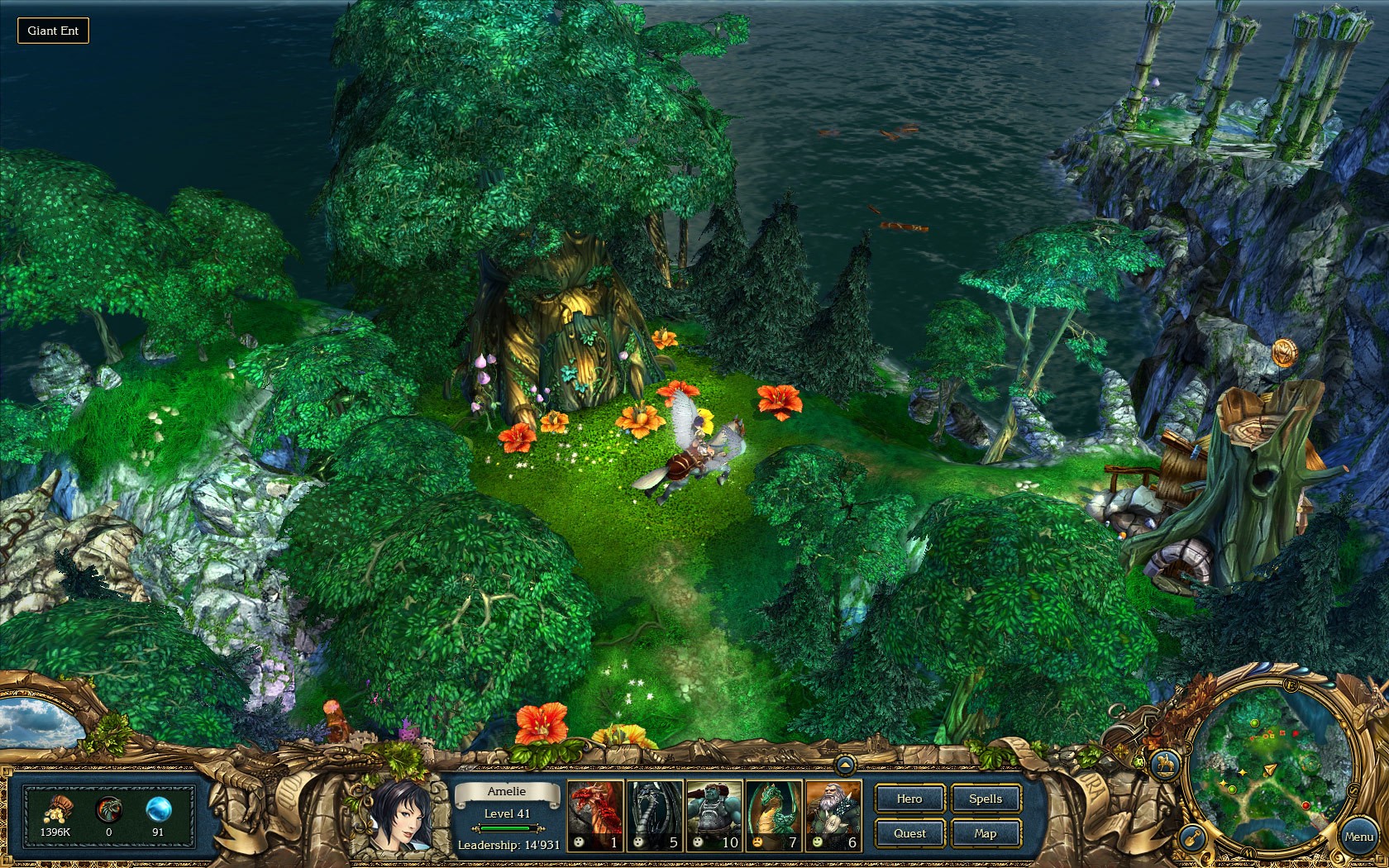Expand the panel with the up arrow
The width and height of the screenshot is (1389, 868).
tap(845, 765)
